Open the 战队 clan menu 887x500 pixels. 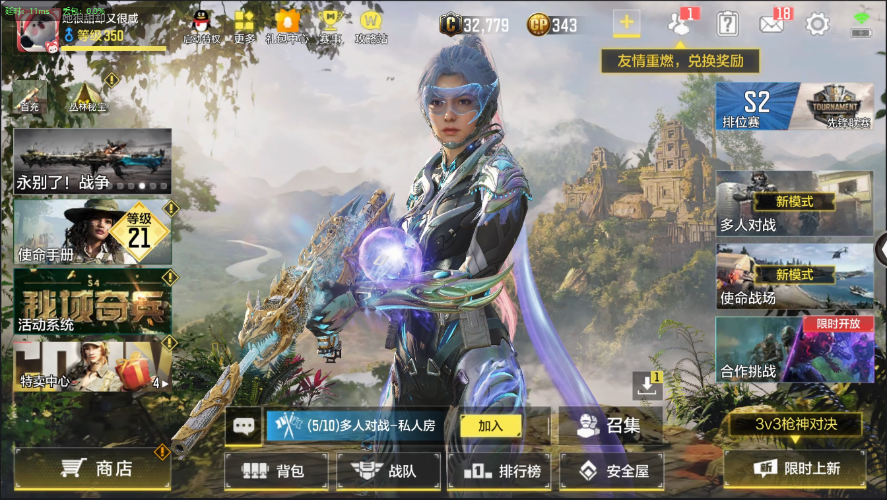click(388, 469)
